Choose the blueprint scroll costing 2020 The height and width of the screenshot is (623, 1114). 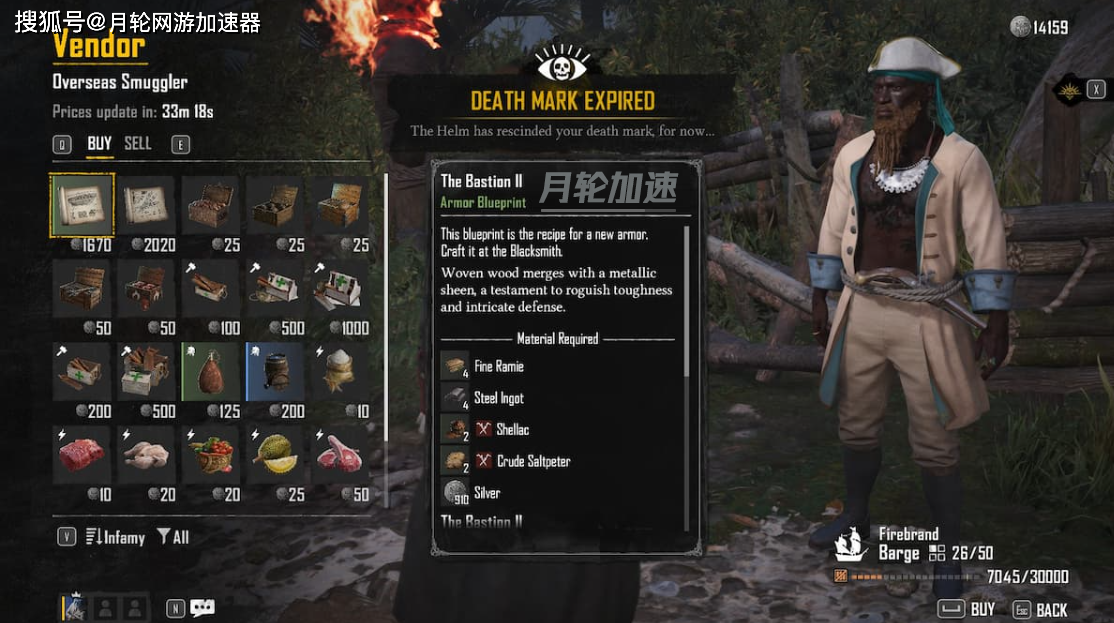146,206
